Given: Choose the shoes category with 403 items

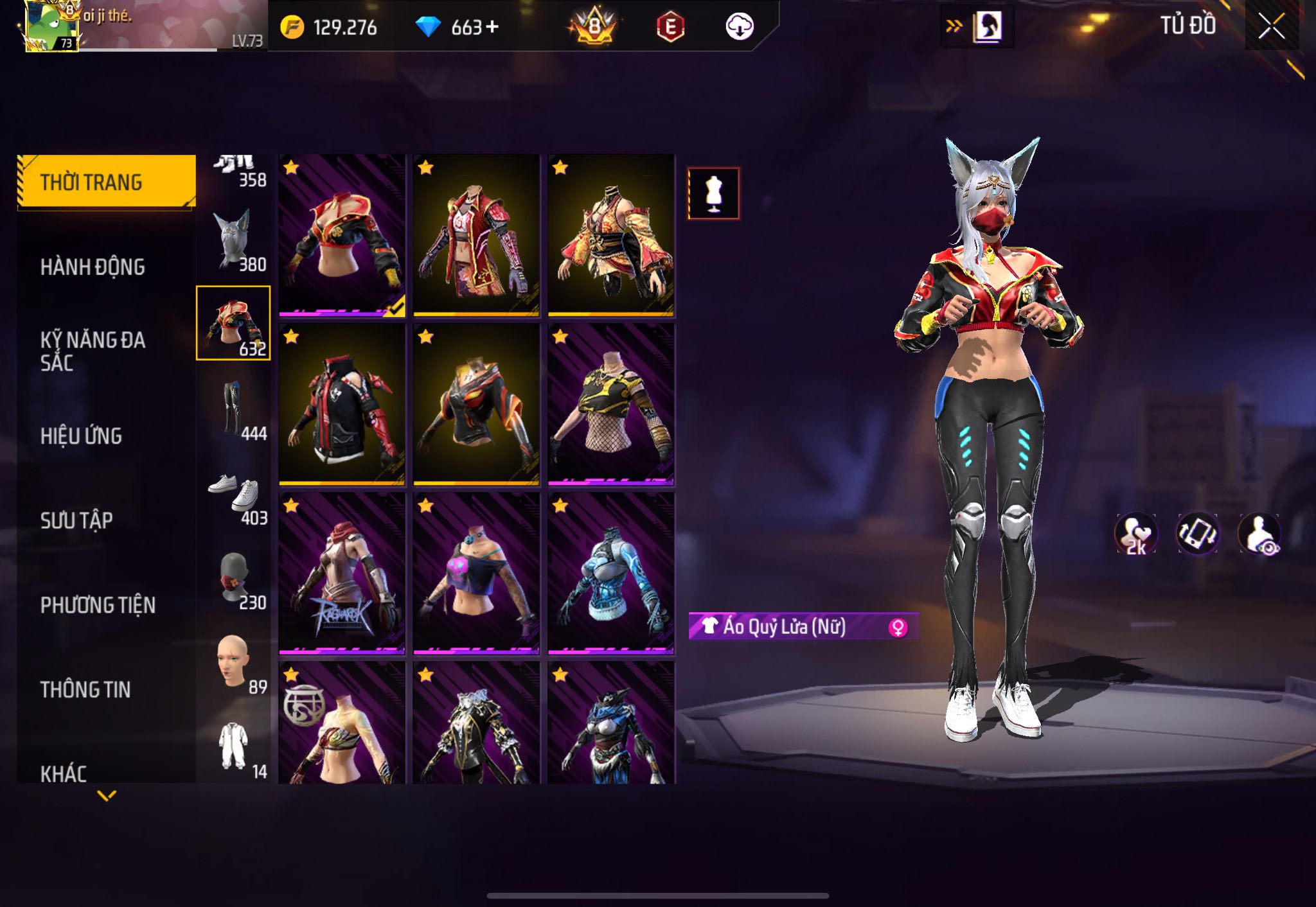Looking at the screenshot, I should [x=234, y=497].
